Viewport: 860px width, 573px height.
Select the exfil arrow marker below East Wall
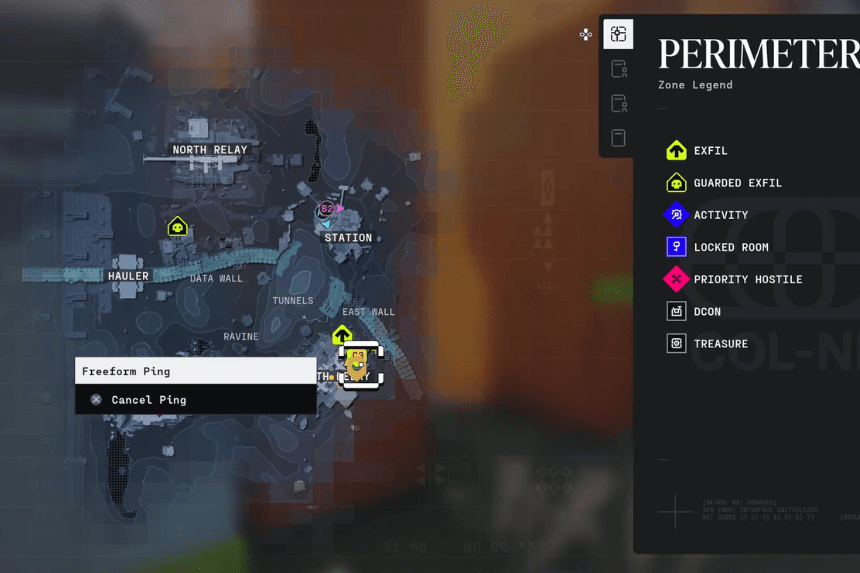click(342, 334)
